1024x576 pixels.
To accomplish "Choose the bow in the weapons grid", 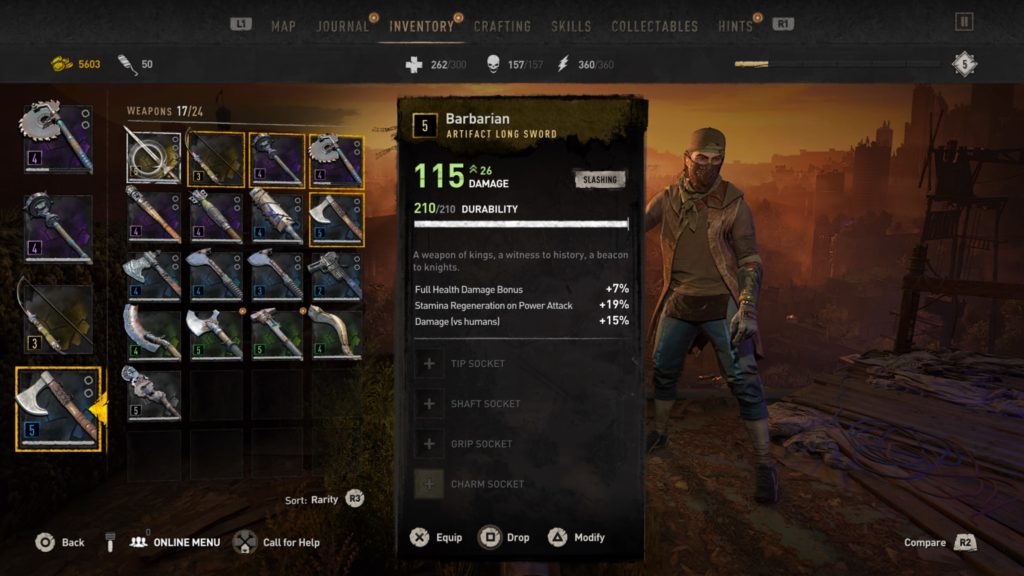I will click(214, 159).
